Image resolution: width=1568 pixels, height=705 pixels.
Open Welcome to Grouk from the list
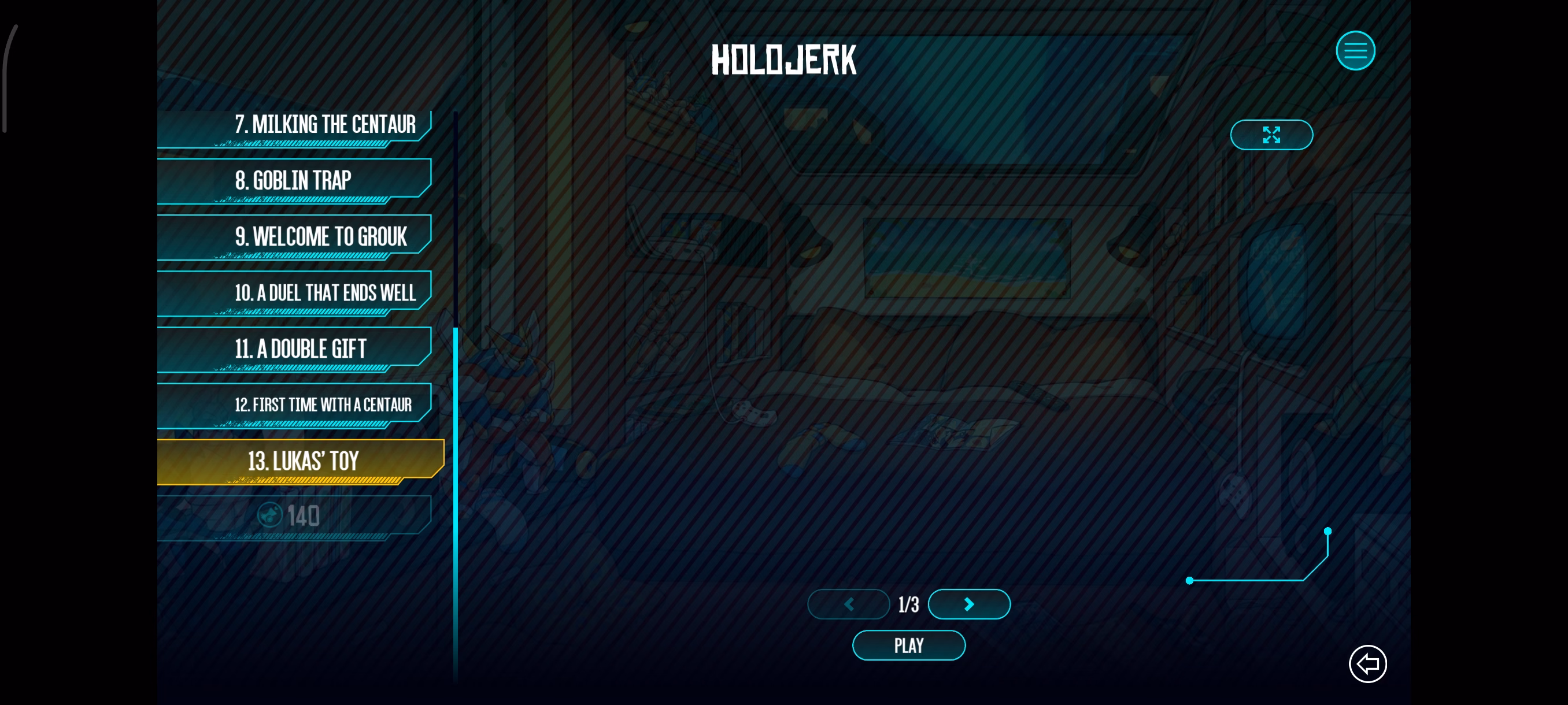[295, 236]
